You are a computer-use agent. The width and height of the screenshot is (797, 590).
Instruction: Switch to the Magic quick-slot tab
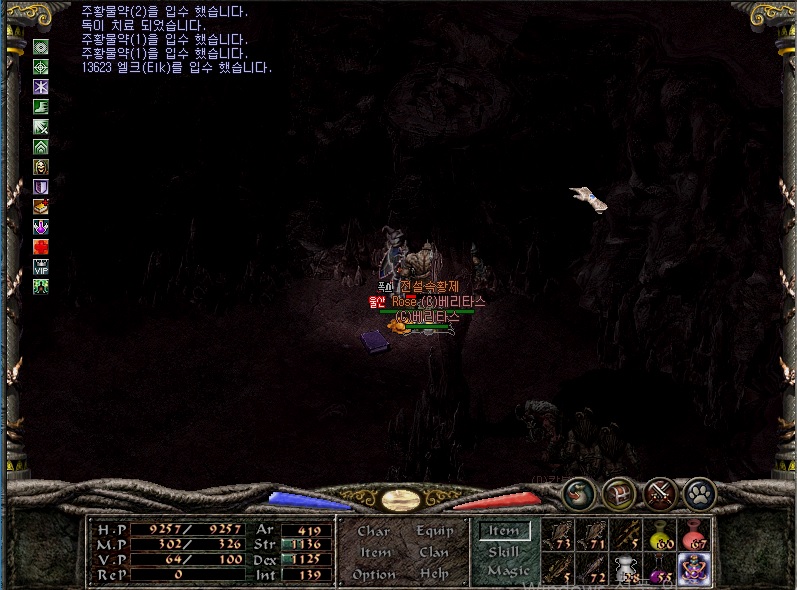pyautogui.click(x=505, y=571)
